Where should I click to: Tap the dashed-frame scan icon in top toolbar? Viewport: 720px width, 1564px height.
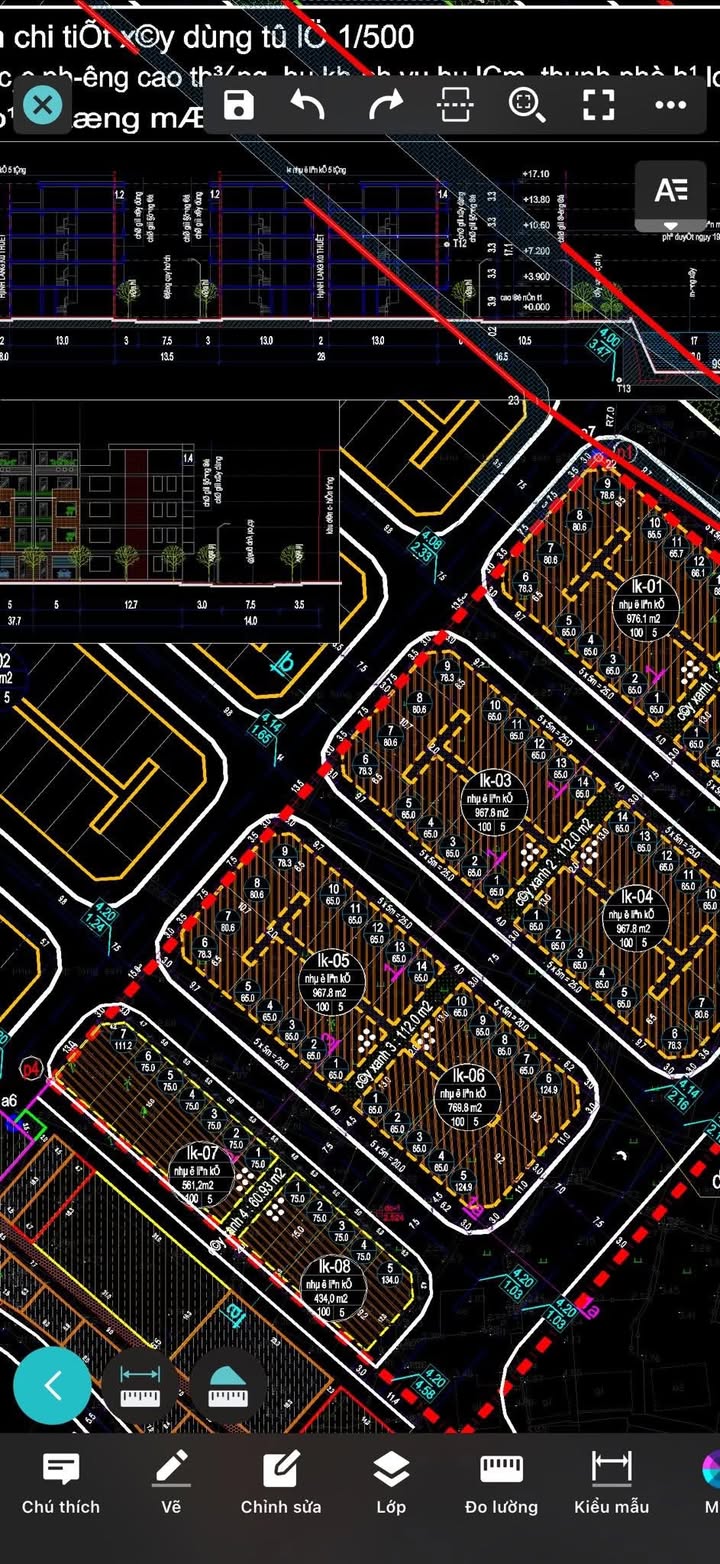pos(455,104)
